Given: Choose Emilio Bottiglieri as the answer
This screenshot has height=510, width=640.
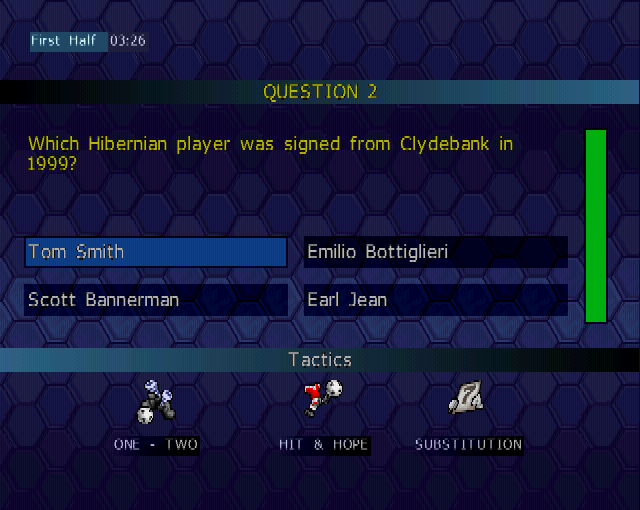Looking at the screenshot, I should [435, 252].
